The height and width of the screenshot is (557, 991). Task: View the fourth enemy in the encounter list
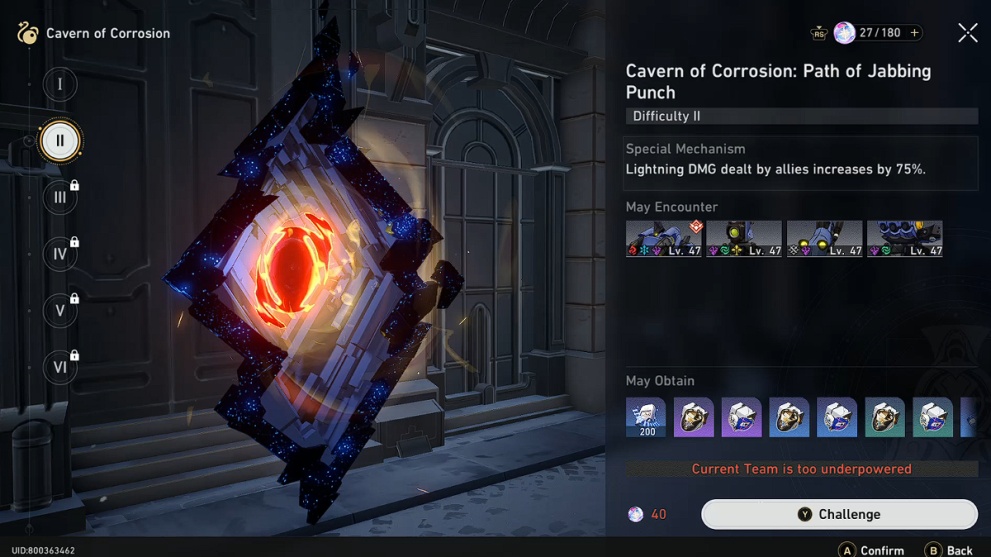(x=904, y=239)
